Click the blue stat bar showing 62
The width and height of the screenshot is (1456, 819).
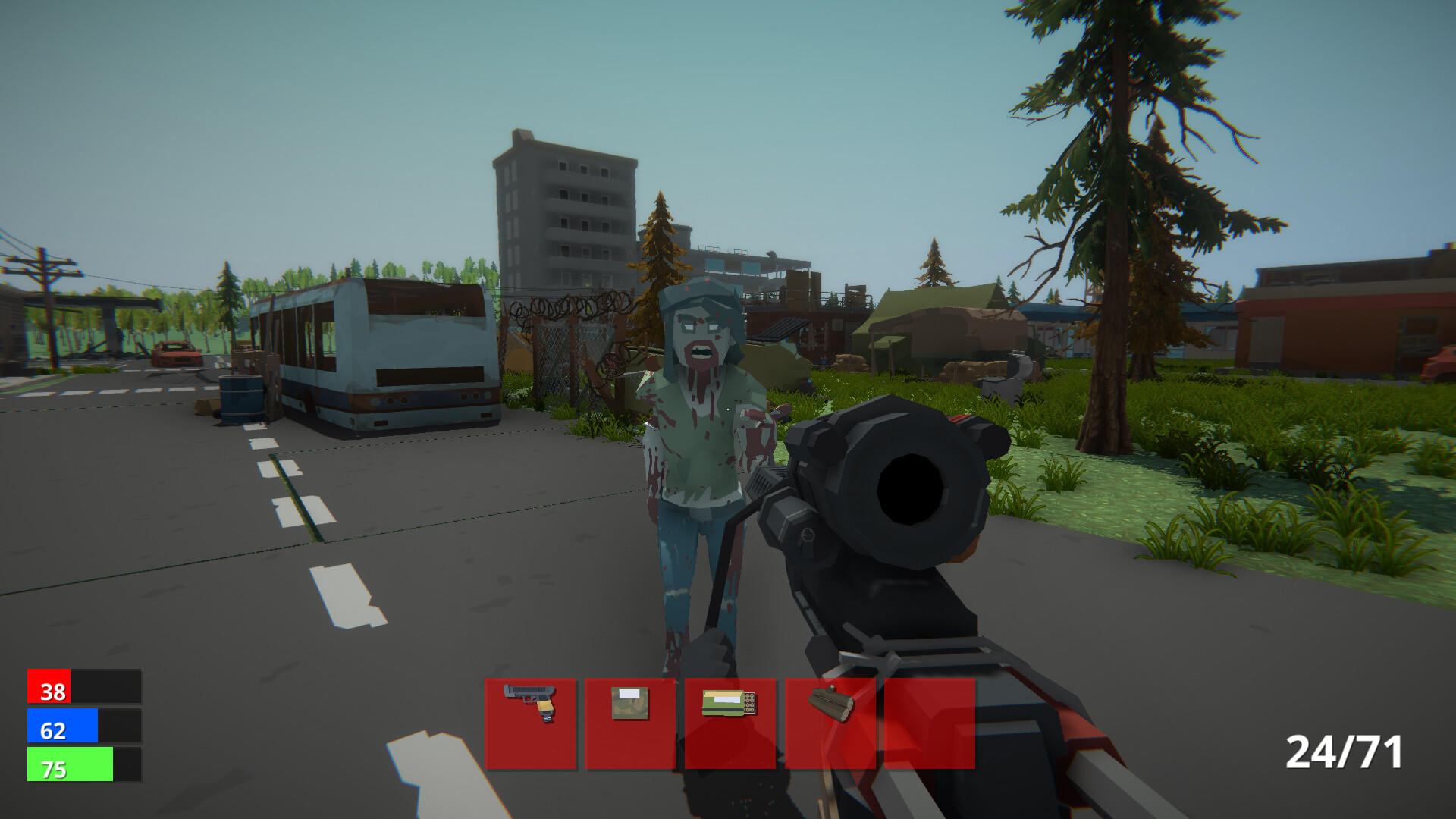coord(64,727)
